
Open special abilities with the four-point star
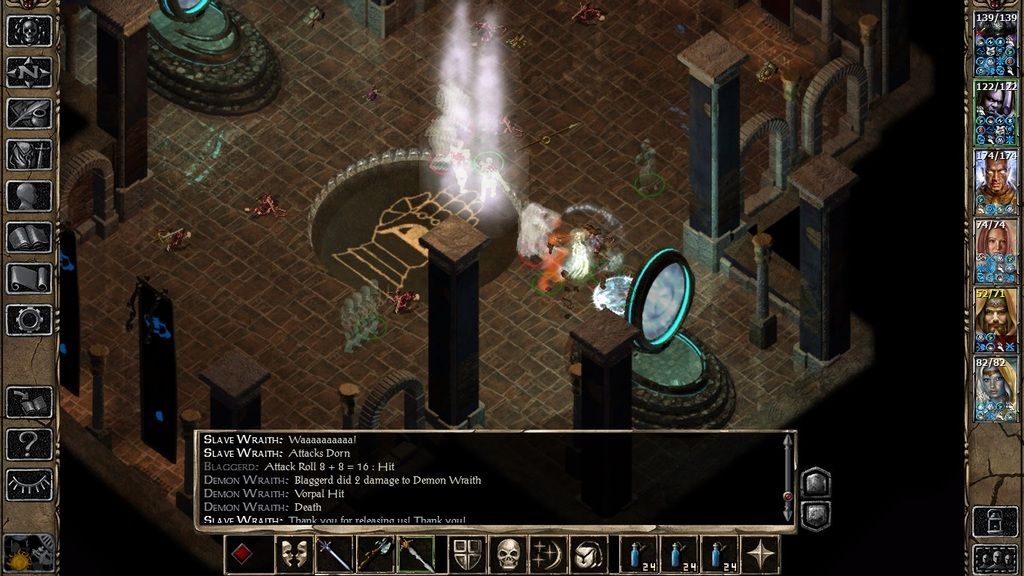pos(762,554)
